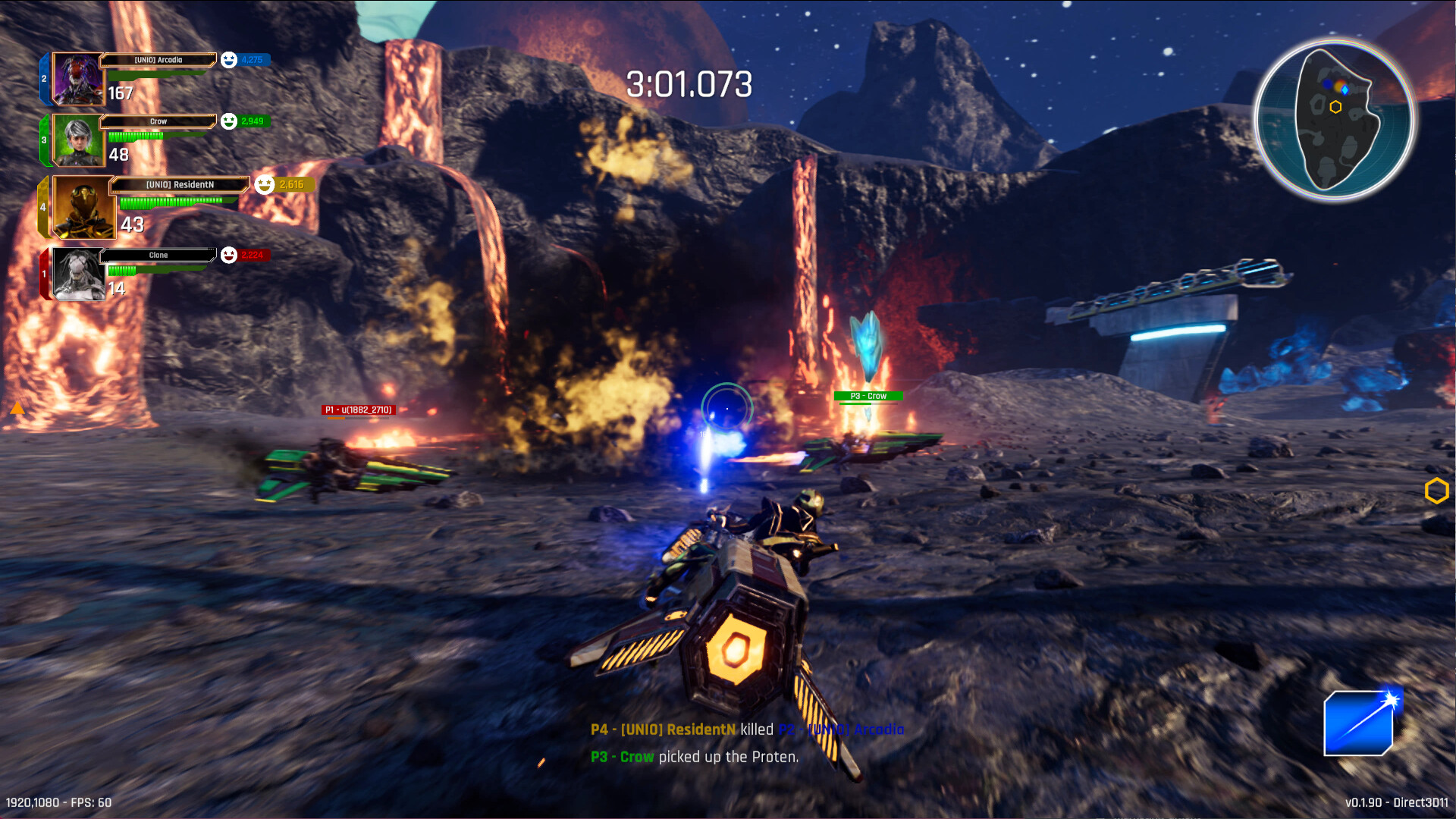Image resolution: width=1456 pixels, height=819 pixels.
Task: Click the gold star-eyes emoji next to ResidentN
Action: (x=265, y=184)
